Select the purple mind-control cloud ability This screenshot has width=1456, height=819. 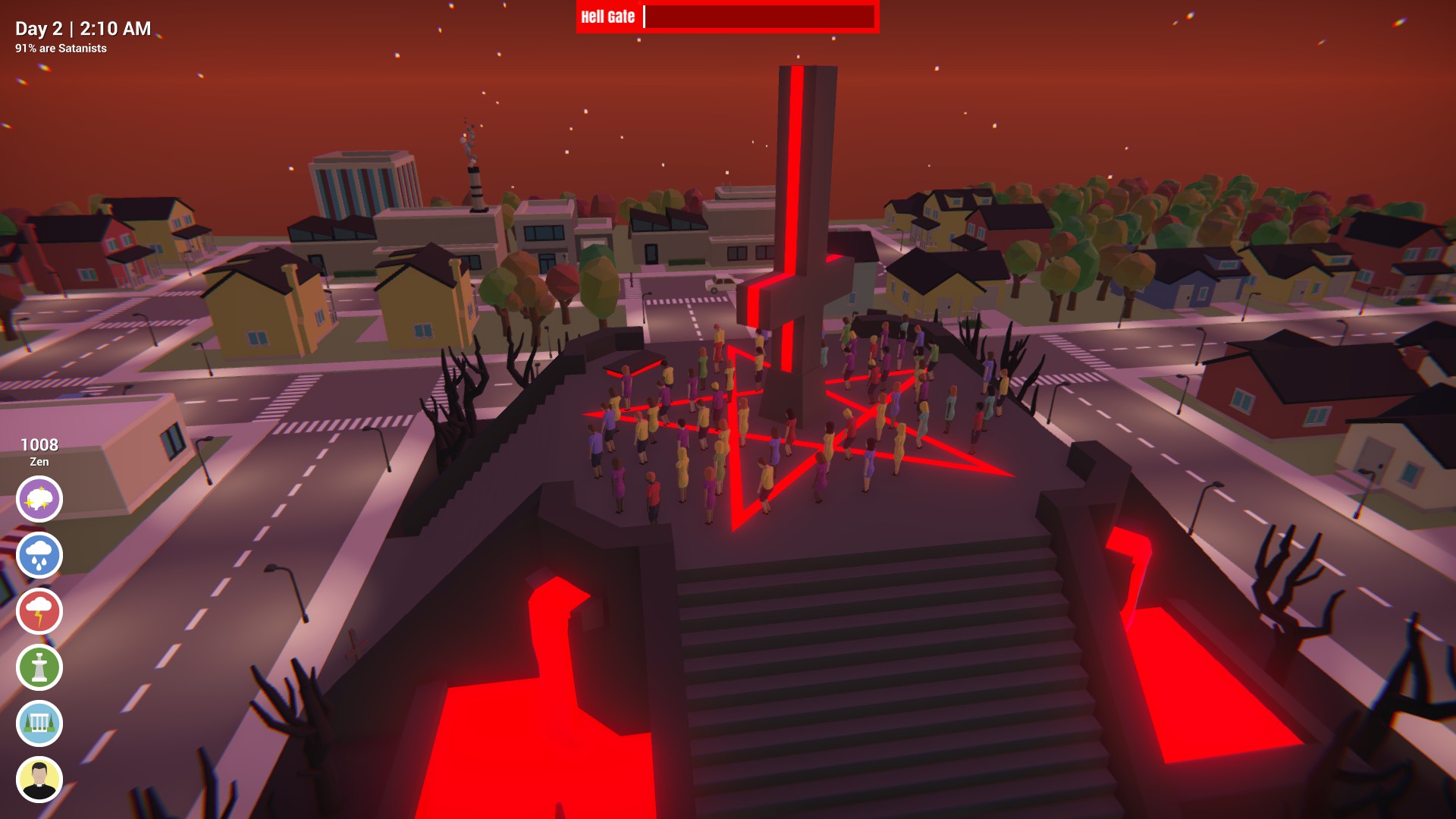[41, 498]
